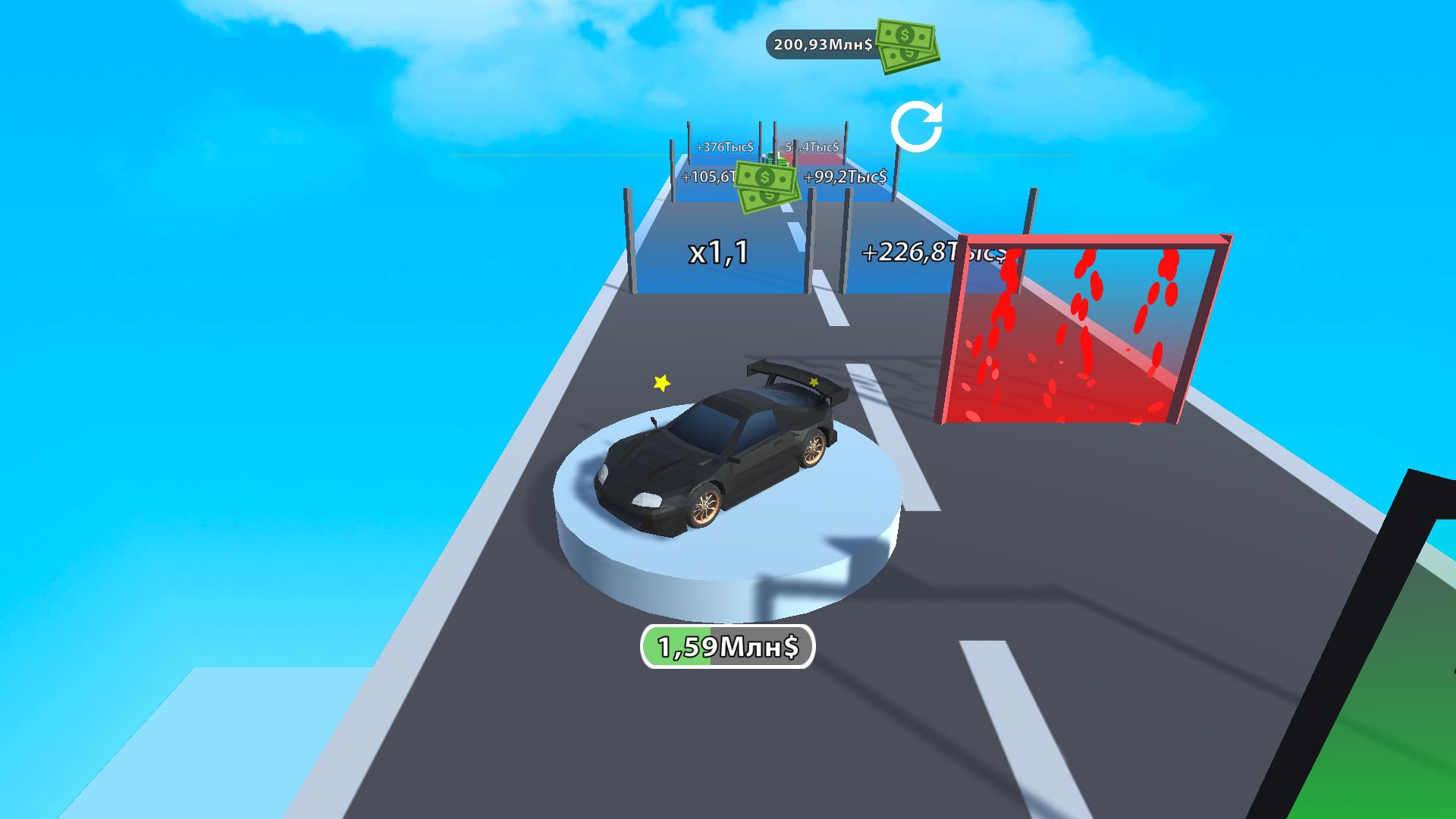Screen dimensions: 1456x819
Task: Choose the +99,2Тыс$ reward gate
Action: click(844, 178)
